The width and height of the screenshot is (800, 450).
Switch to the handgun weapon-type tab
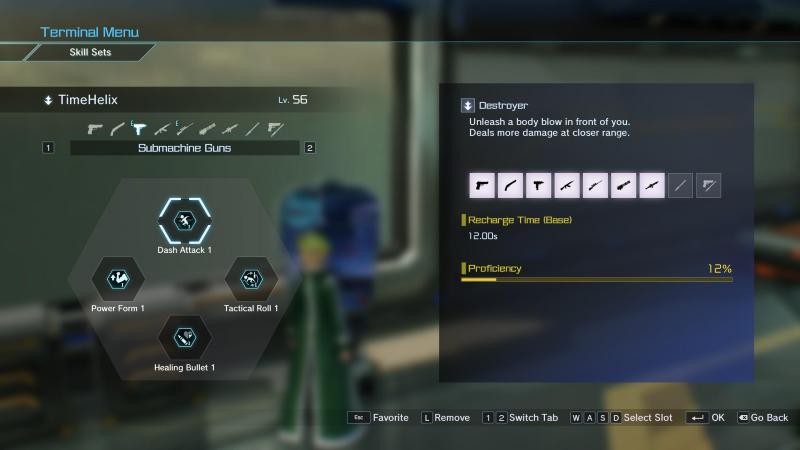pyautogui.click(x=96, y=128)
